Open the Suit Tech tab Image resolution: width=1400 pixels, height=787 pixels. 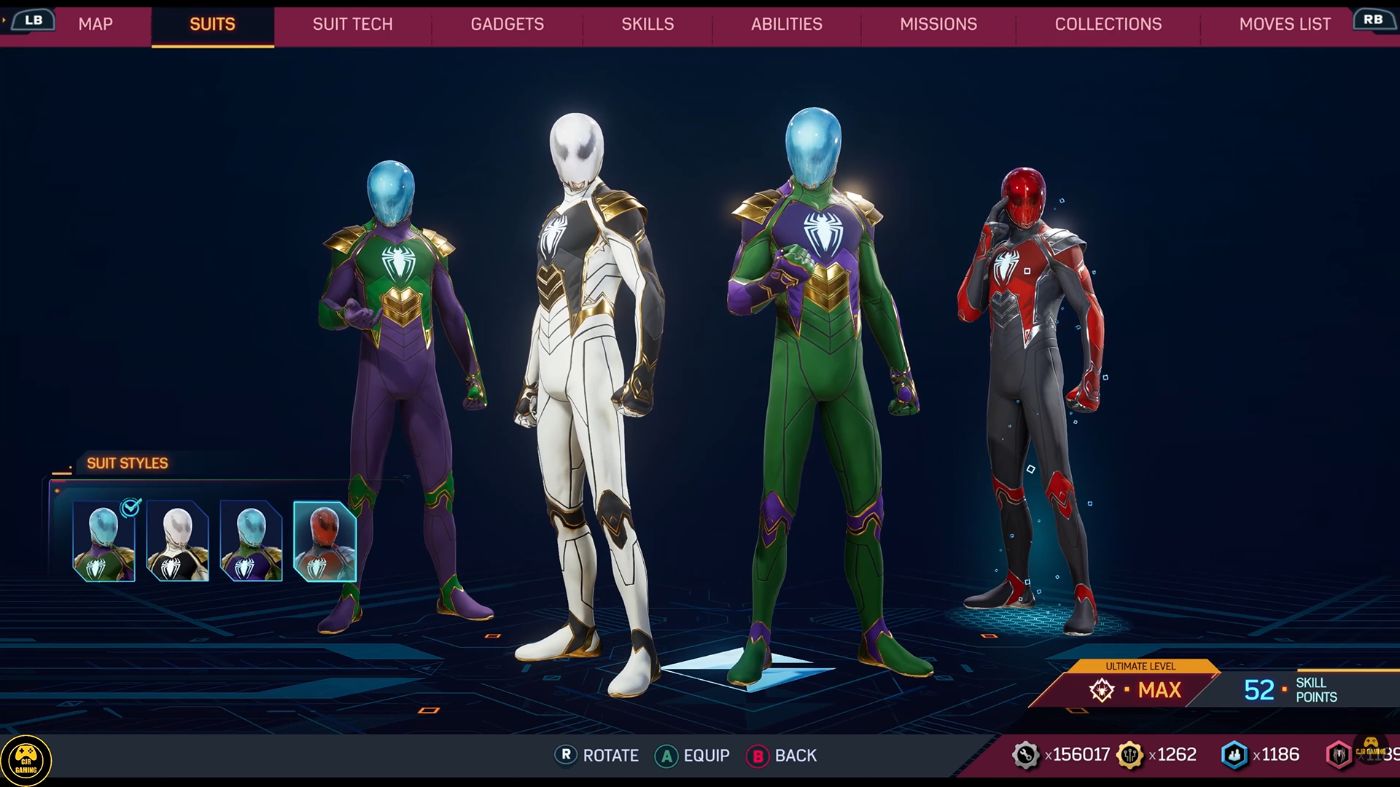[x=352, y=24]
